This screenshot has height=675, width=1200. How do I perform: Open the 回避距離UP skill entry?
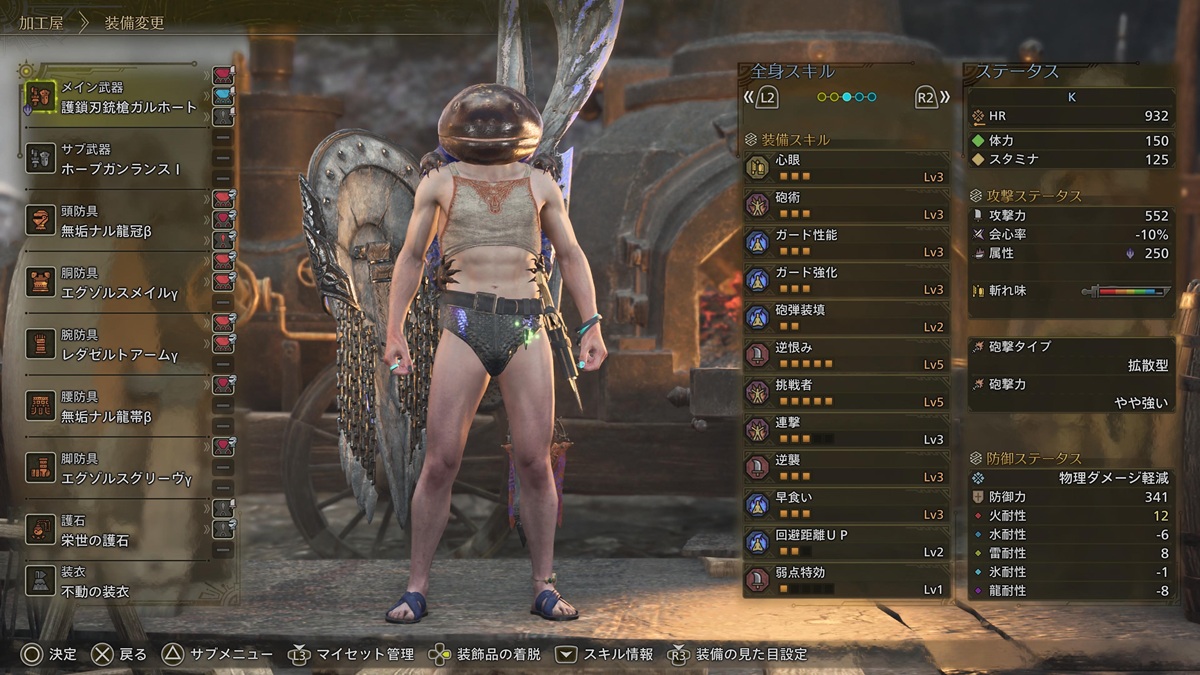845,543
